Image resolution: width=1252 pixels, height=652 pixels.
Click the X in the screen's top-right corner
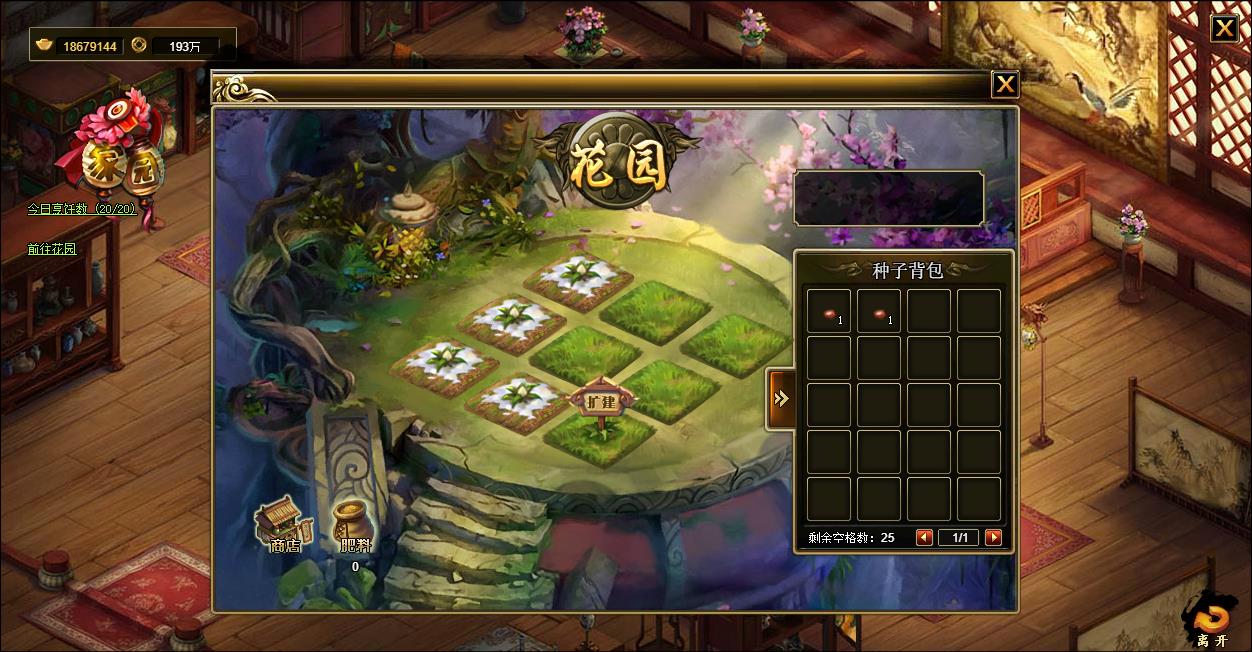pos(1224,28)
